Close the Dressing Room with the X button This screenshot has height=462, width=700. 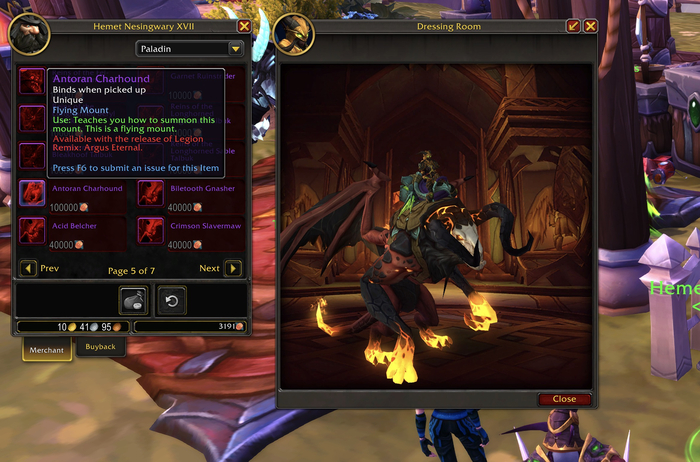(590, 26)
